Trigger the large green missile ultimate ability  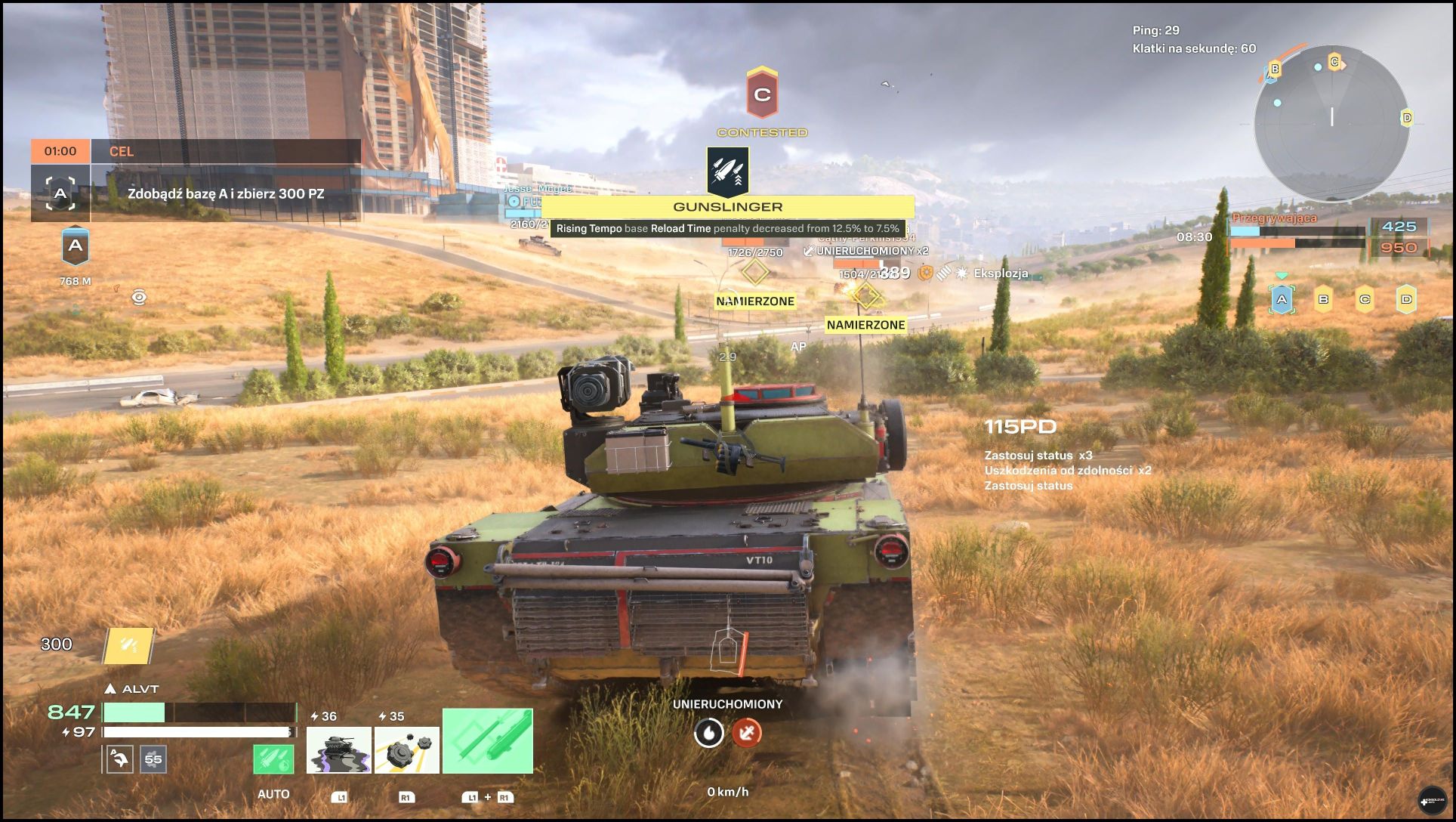click(487, 740)
